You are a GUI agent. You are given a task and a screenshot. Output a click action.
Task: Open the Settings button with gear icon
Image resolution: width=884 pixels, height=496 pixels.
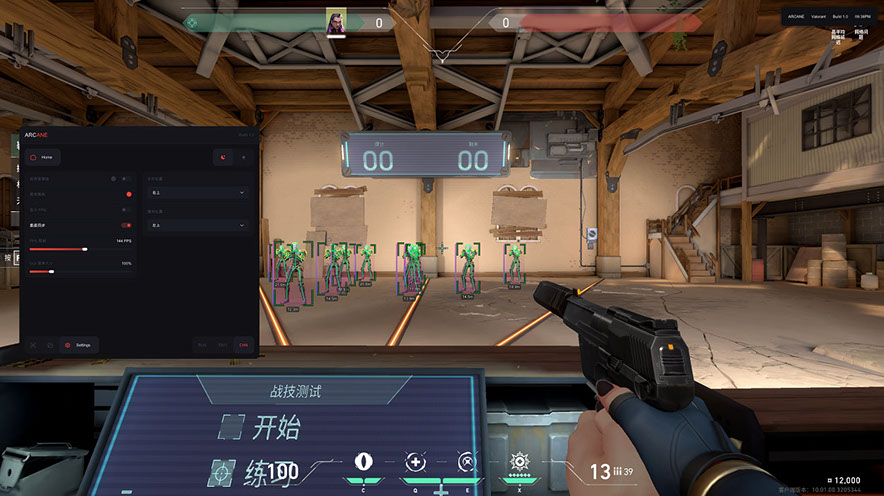click(78, 345)
